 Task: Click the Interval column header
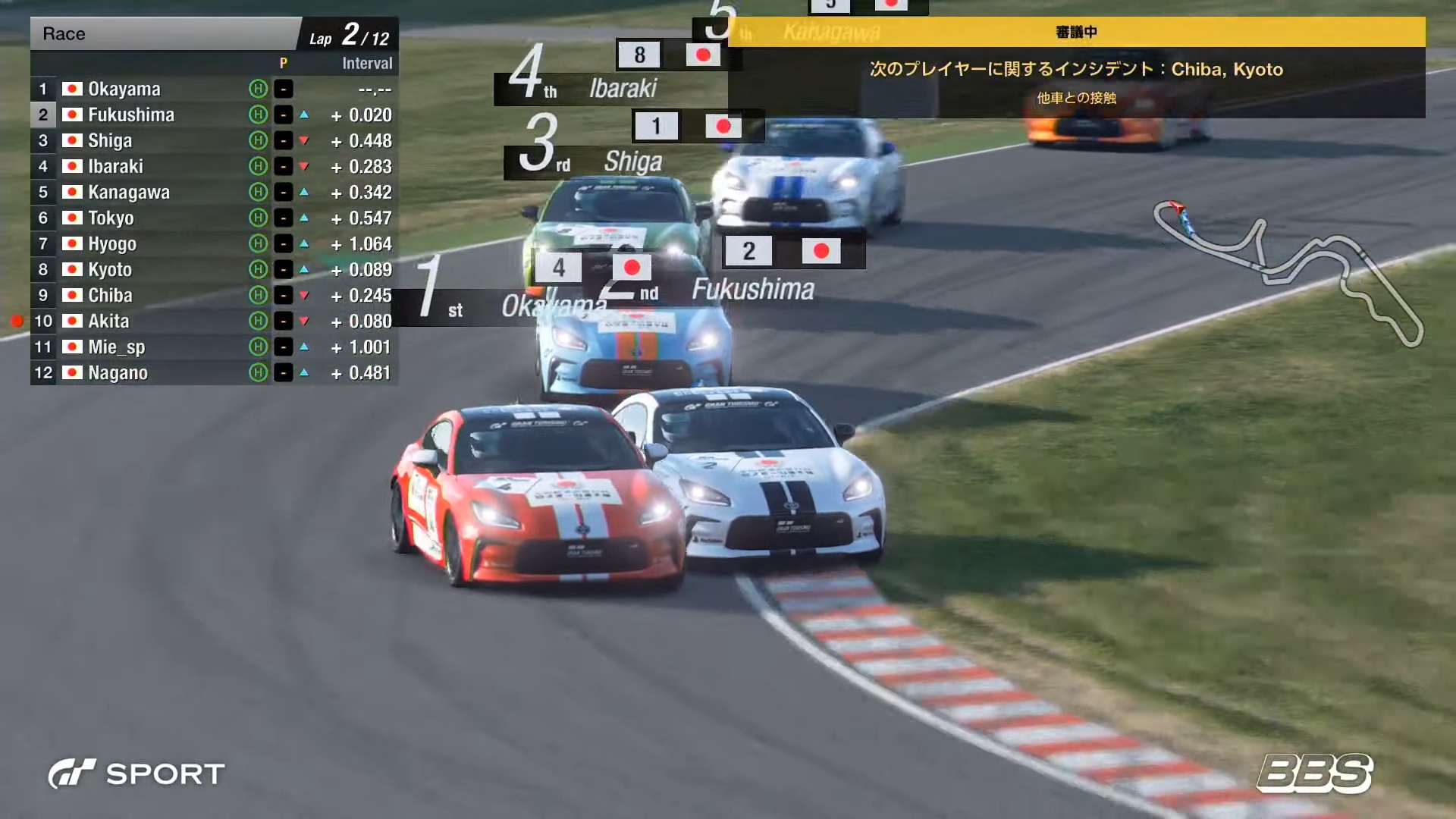[x=367, y=64]
